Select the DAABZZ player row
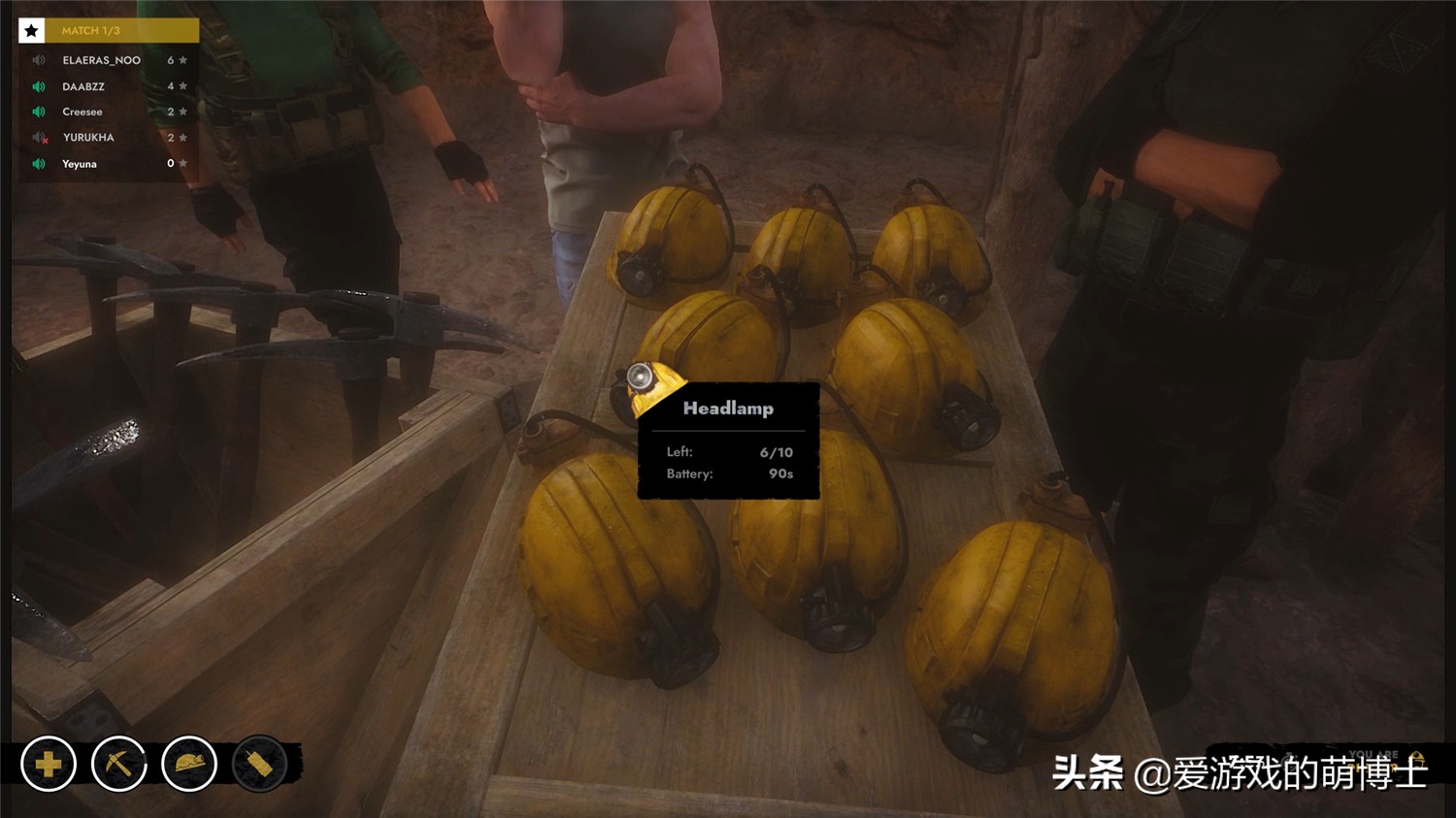Image resolution: width=1456 pixels, height=818 pixels. pyautogui.click(x=83, y=86)
